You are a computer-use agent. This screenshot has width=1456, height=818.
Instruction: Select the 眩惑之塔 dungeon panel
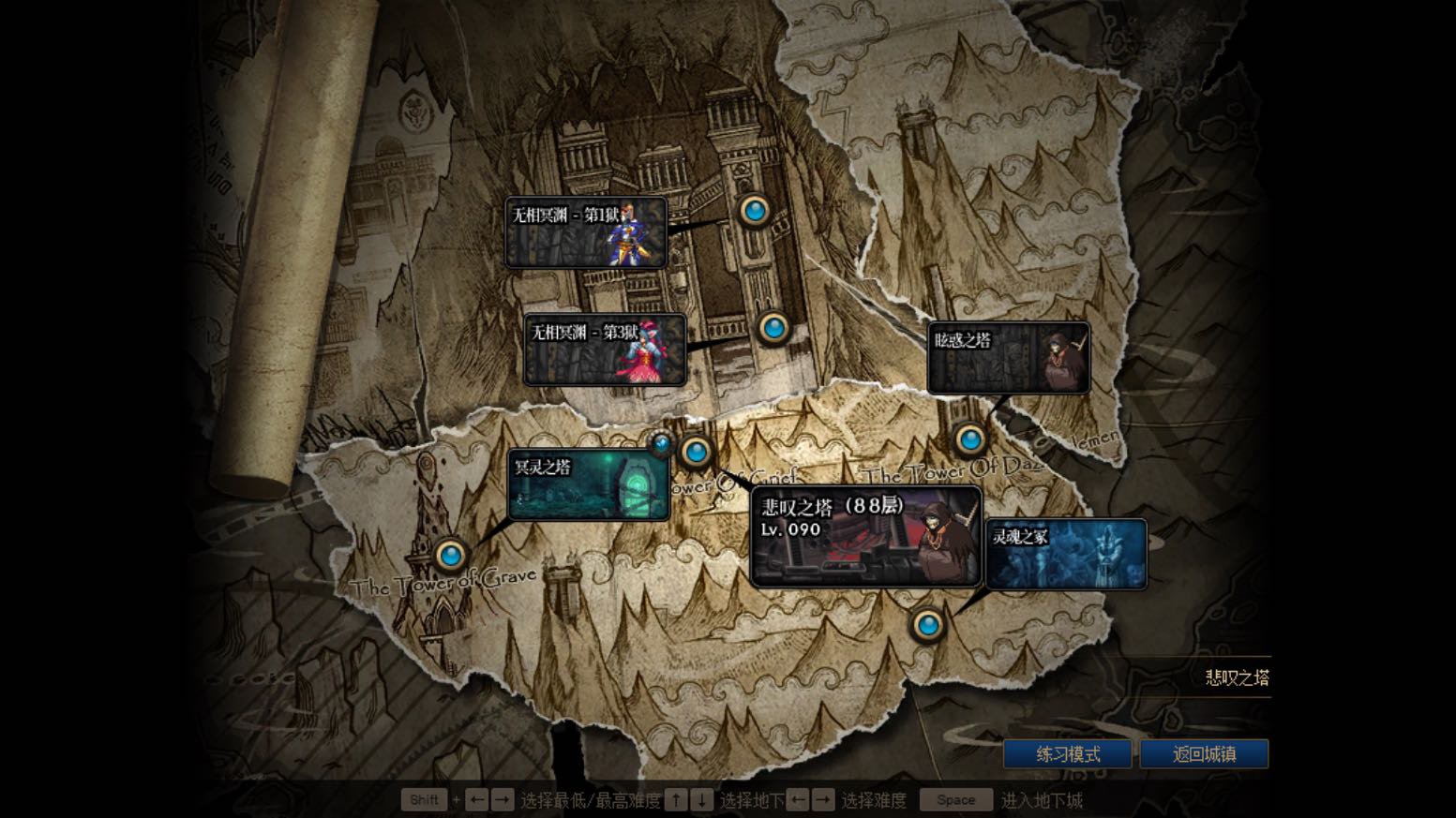click(1008, 357)
